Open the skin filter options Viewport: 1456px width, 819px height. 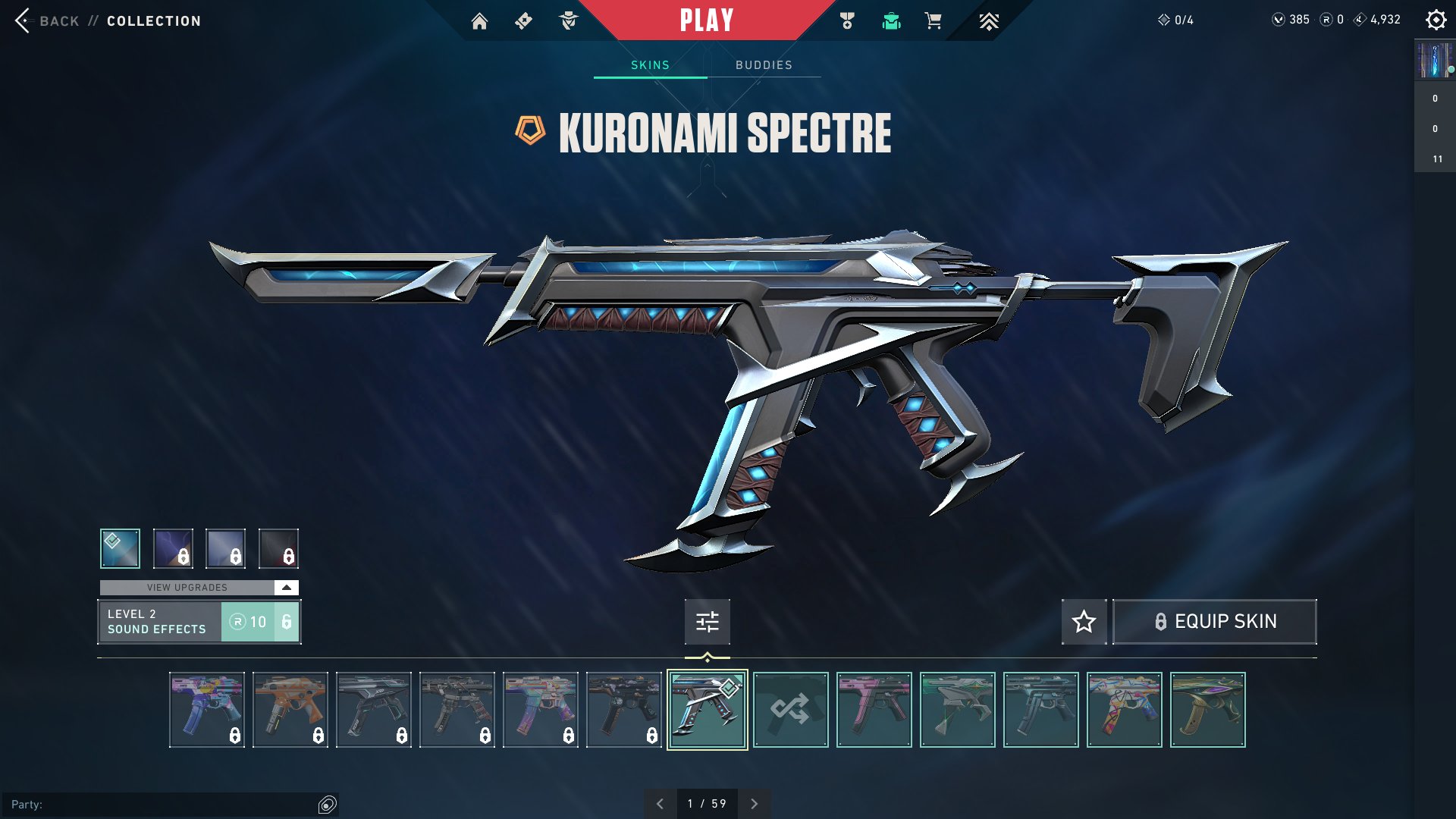click(707, 622)
